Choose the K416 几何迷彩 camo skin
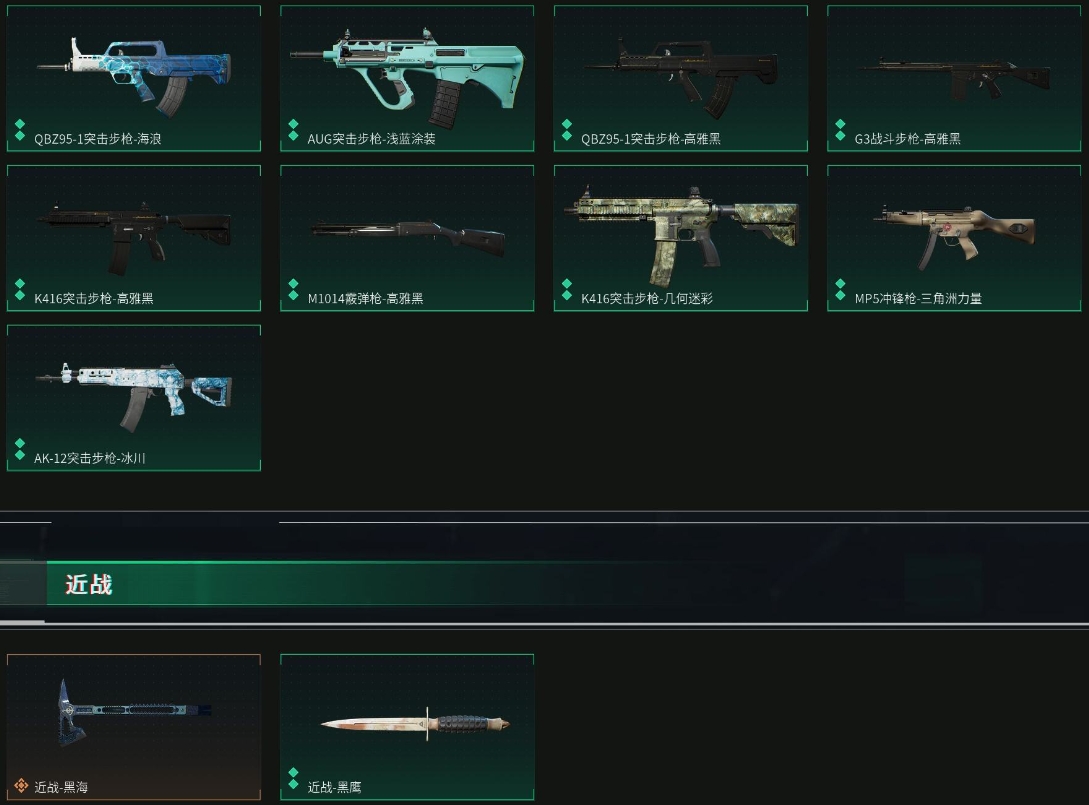 [x=680, y=238]
